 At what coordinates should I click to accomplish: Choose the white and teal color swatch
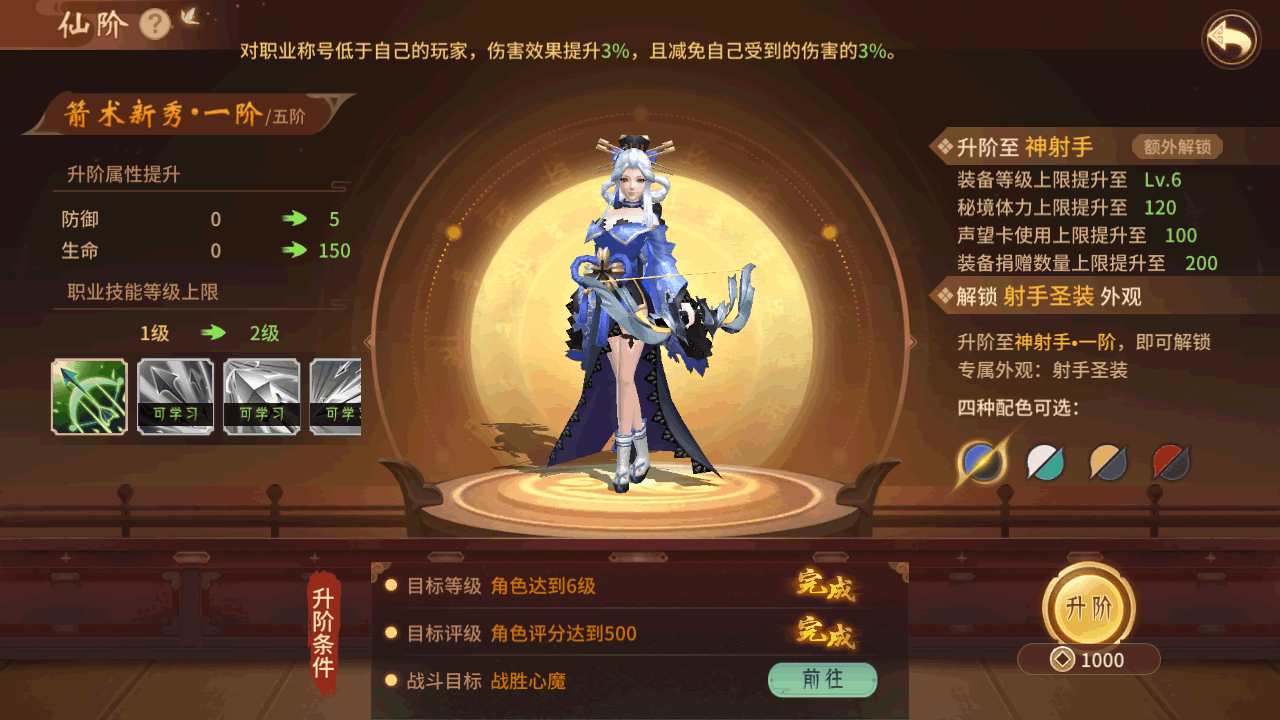pos(1046,462)
